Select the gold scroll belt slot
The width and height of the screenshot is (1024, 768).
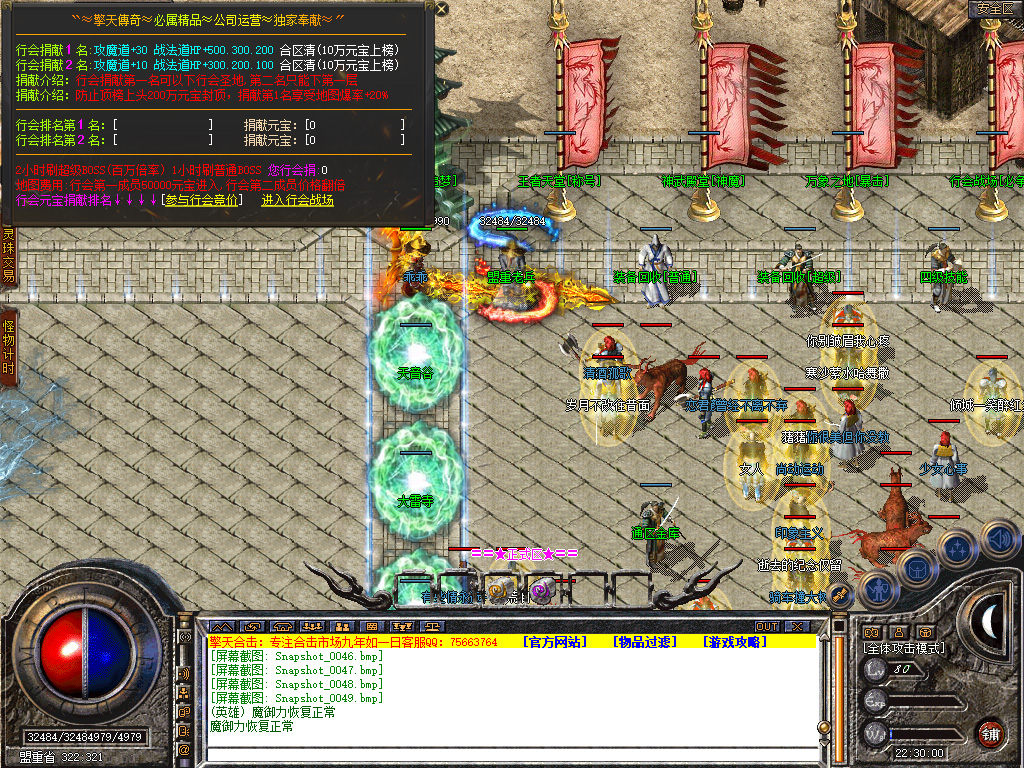pos(500,590)
